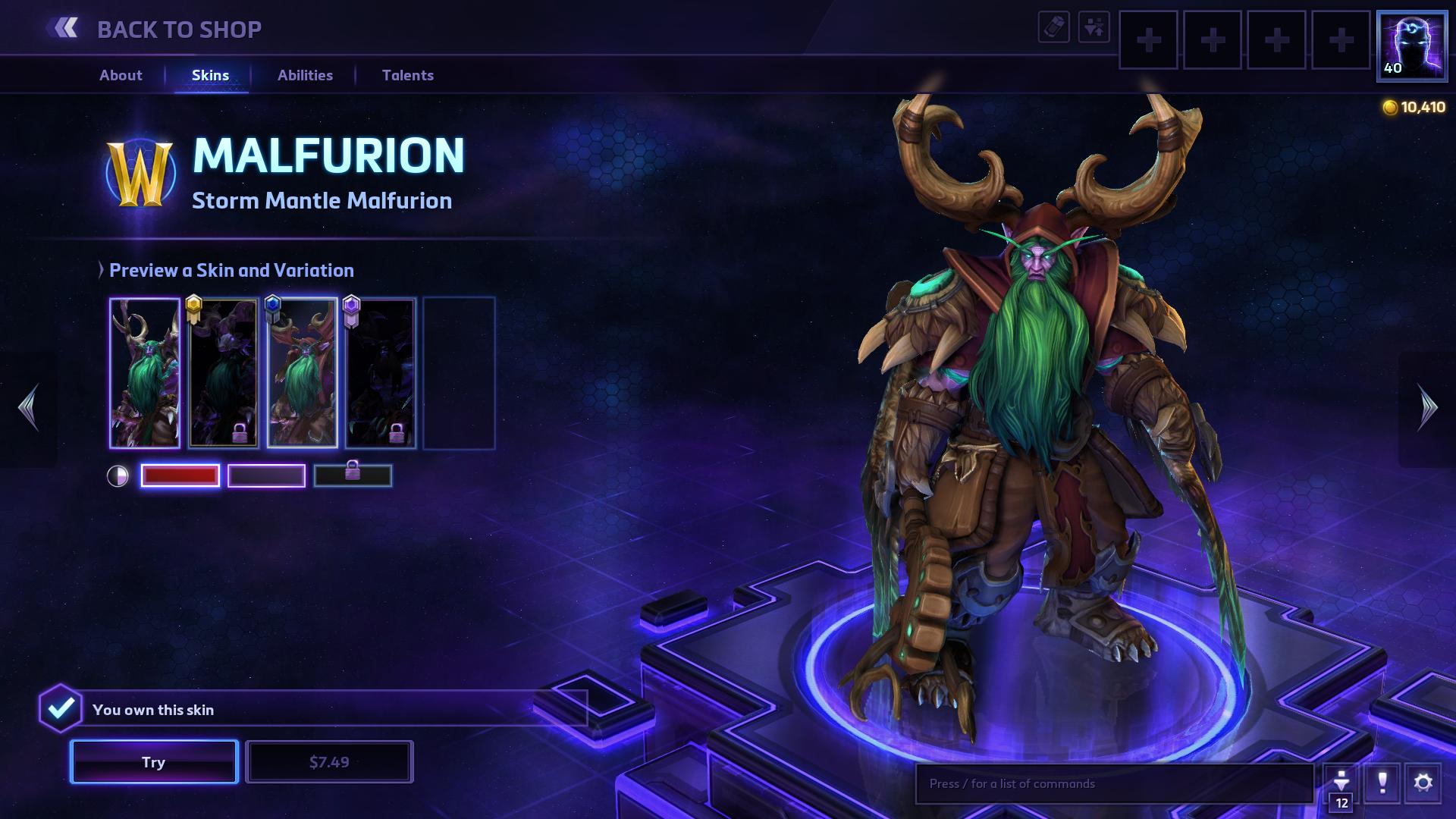Preview the locked purple-badge skin

point(381,373)
